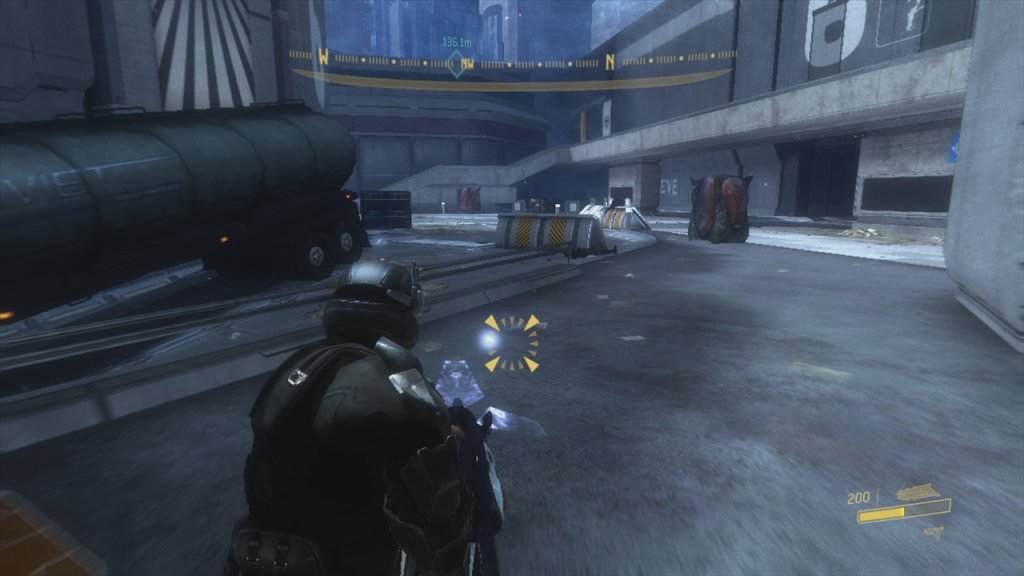Viewport: 1024px width, 576px height.
Task: Click the W heading on the compass
Action: 323,56
